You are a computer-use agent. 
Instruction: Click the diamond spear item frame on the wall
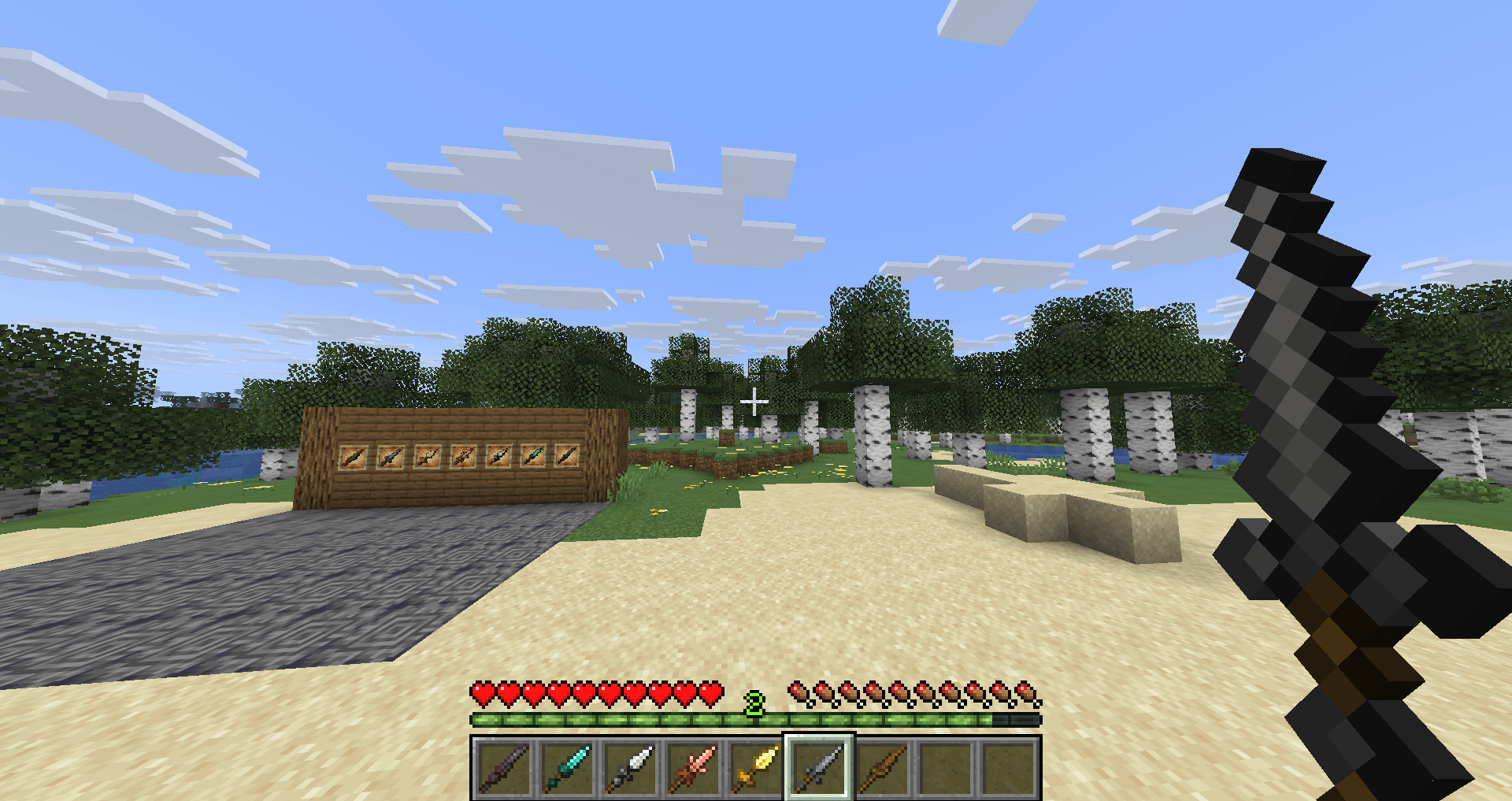pyautogui.click(x=533, y=457)
